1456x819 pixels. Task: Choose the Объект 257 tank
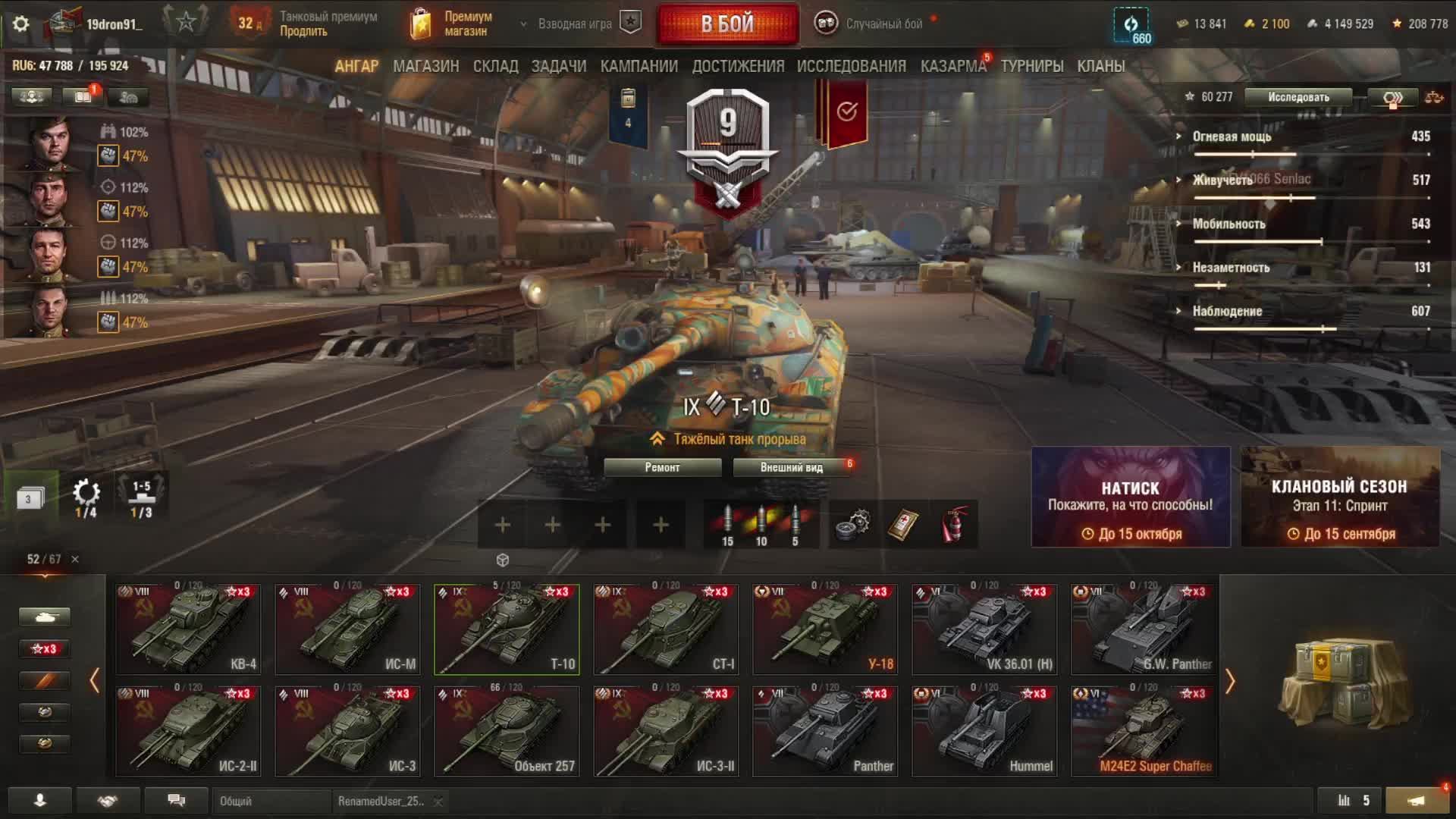[x=507, y=732]
